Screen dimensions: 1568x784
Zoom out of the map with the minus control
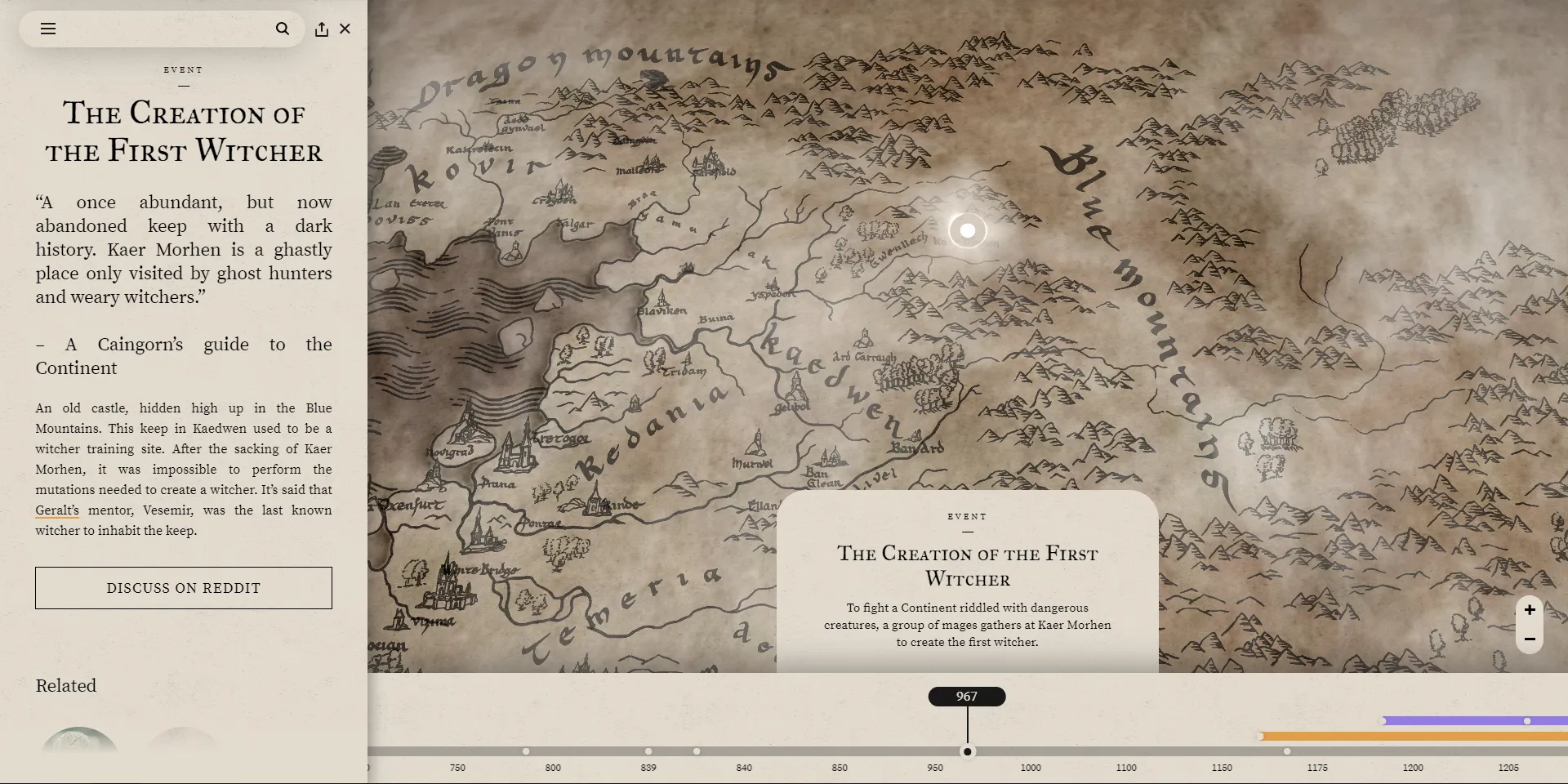1530,639
